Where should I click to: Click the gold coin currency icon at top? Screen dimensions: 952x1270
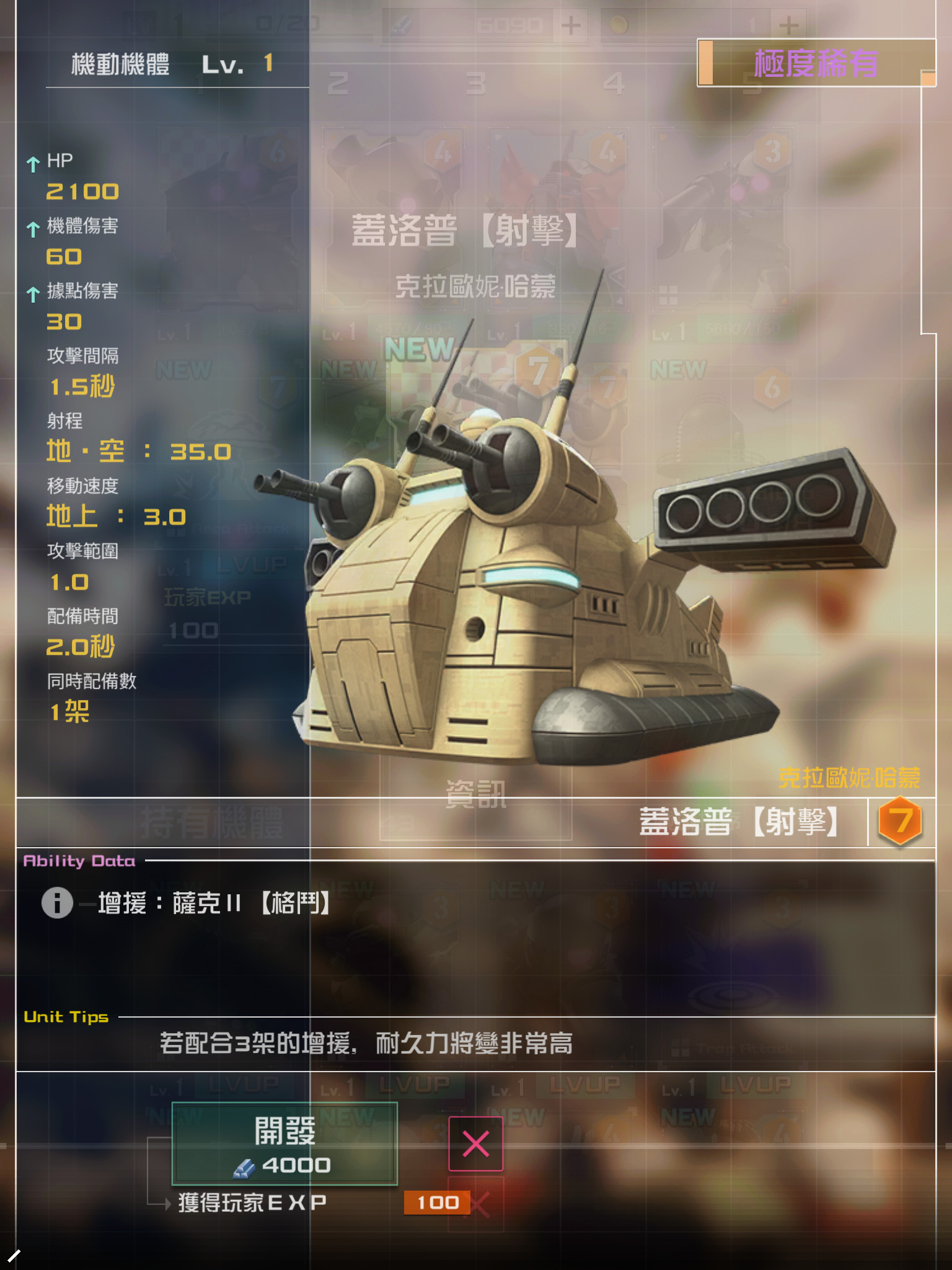(620, 25)
